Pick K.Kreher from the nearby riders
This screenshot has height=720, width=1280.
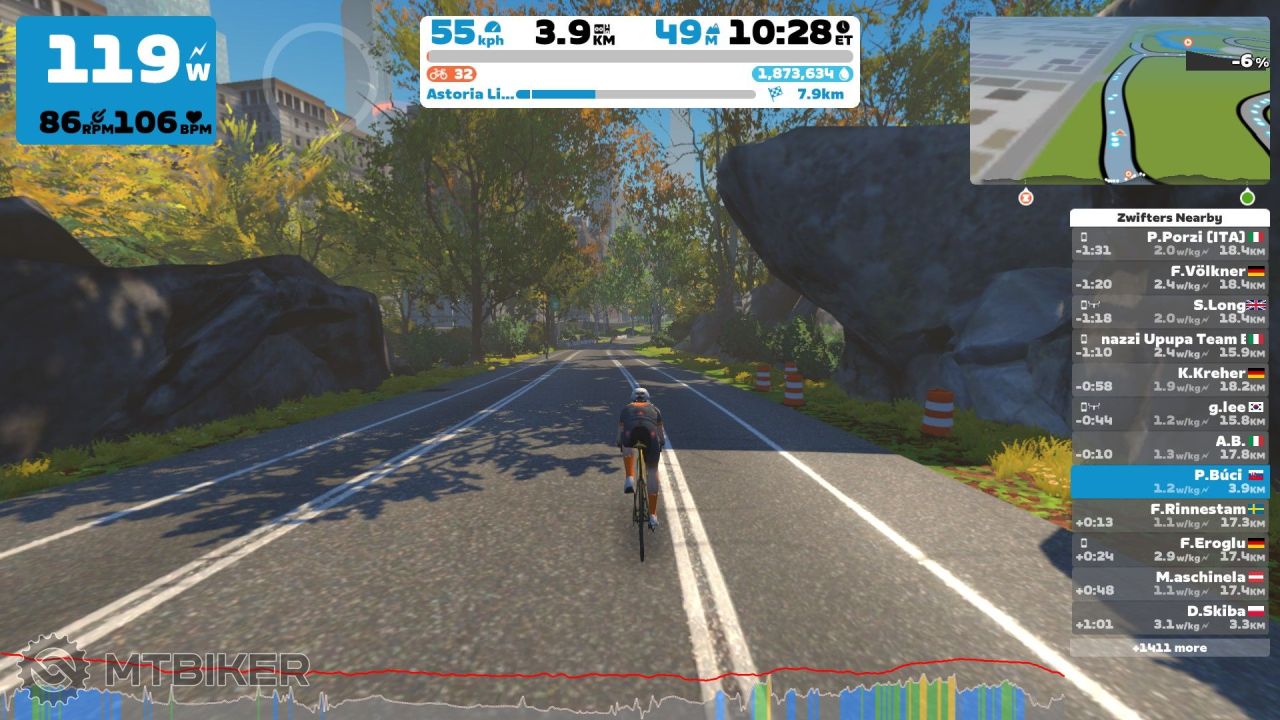coord(1169,380)
